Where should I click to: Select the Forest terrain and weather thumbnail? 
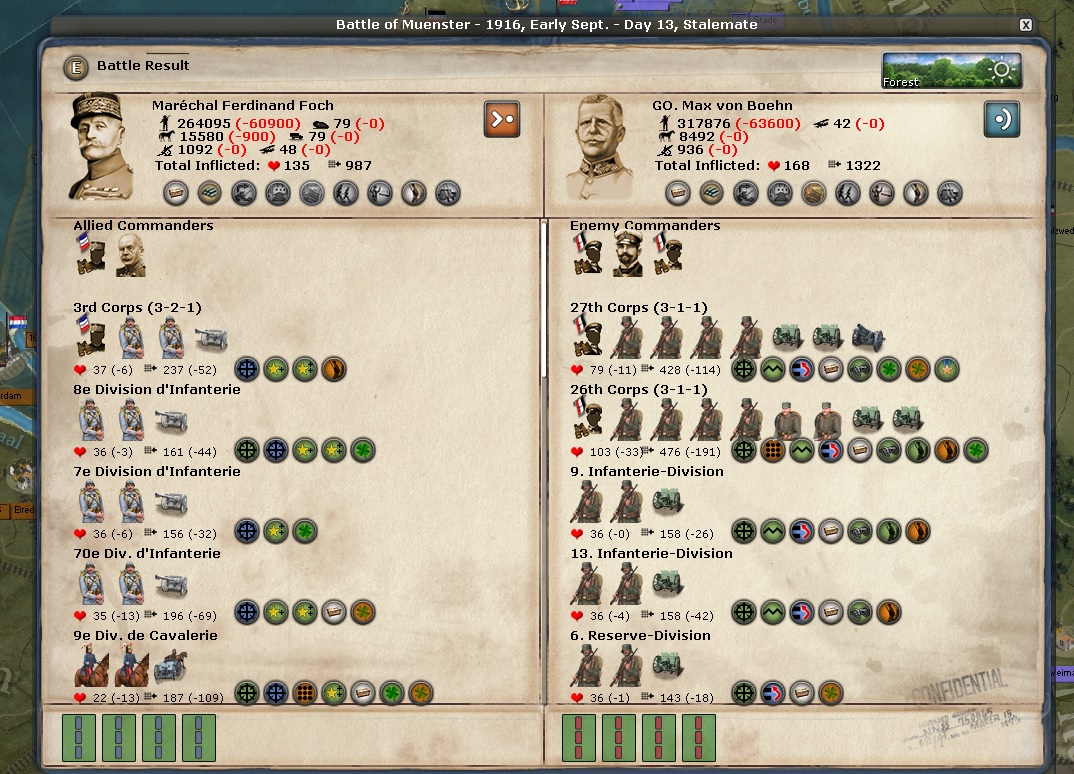point(951,70)
